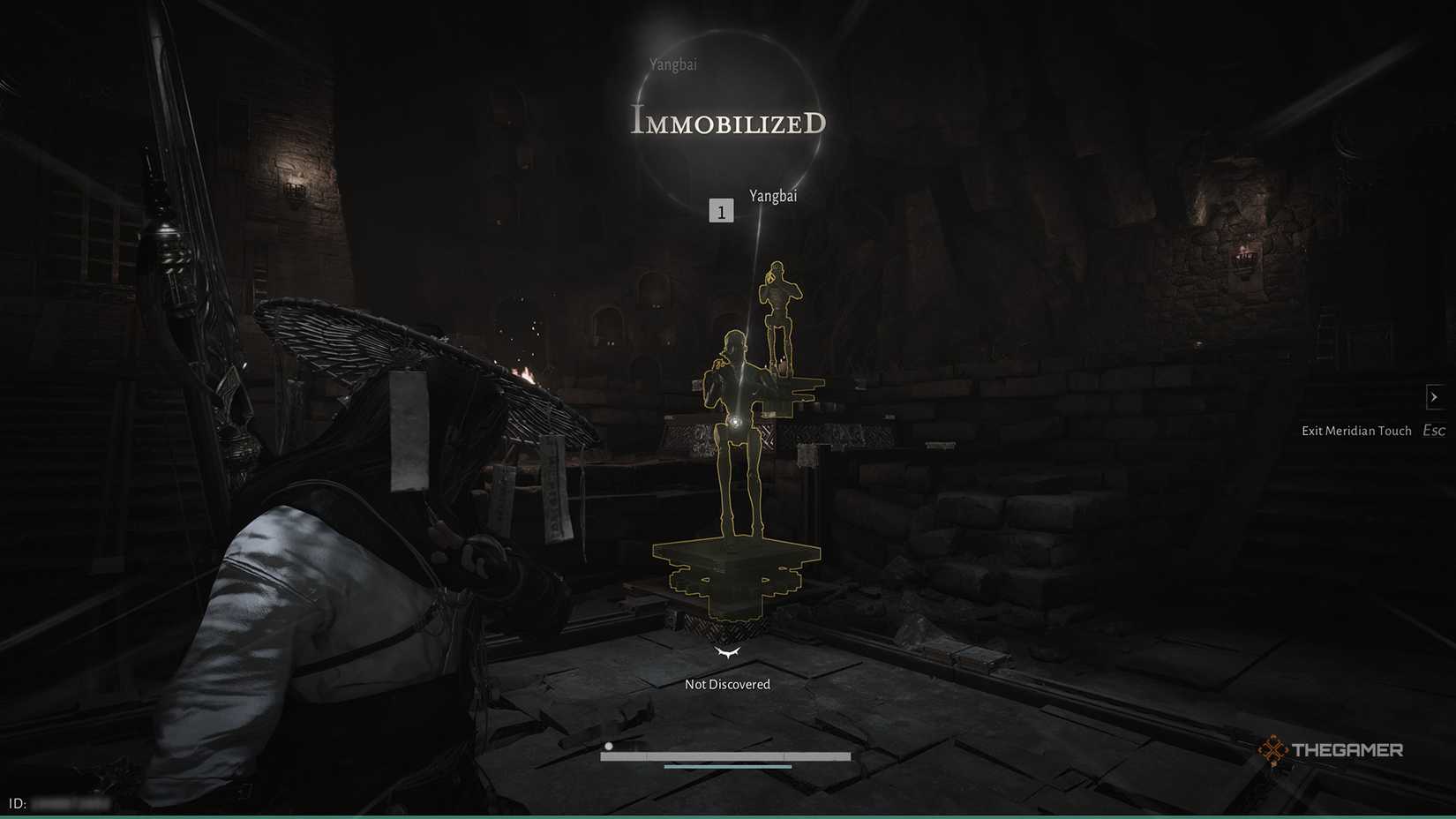Click the glowing orb on the statue's chest
The height and width of the screenshot is (819, 1456).
[735, 420]
